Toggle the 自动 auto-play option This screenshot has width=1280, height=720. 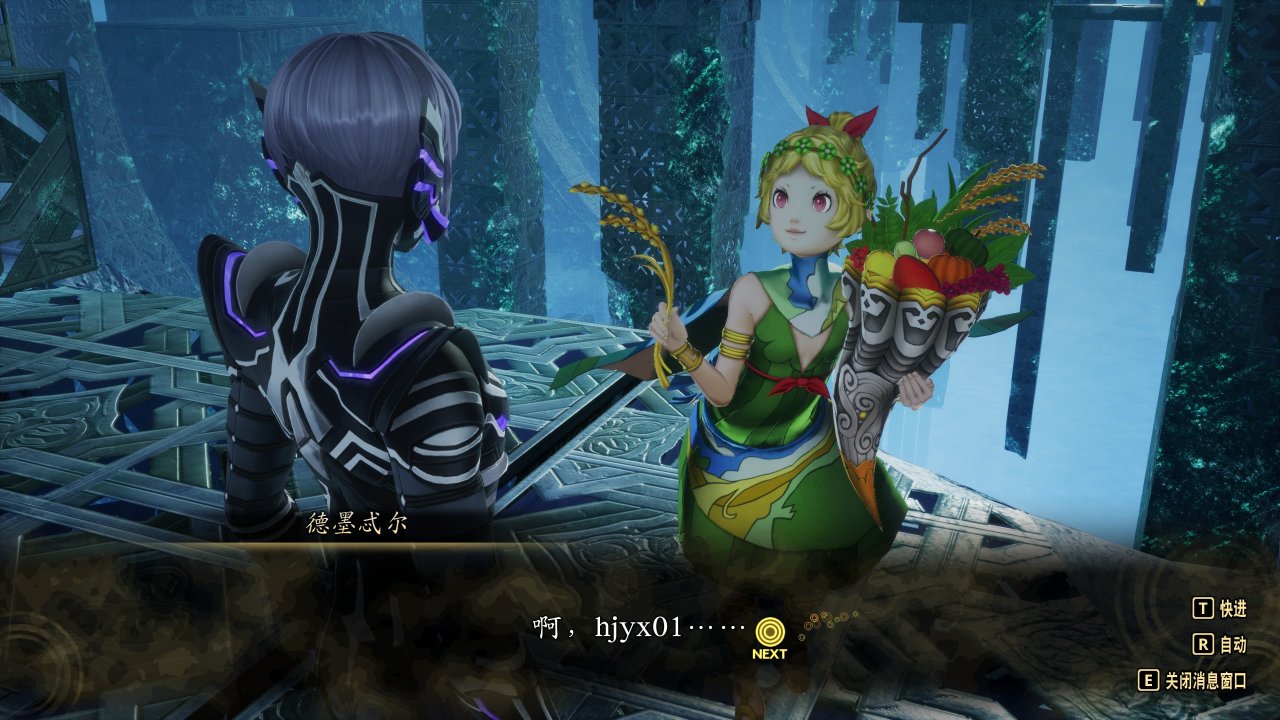click(x=1220, y=644)
